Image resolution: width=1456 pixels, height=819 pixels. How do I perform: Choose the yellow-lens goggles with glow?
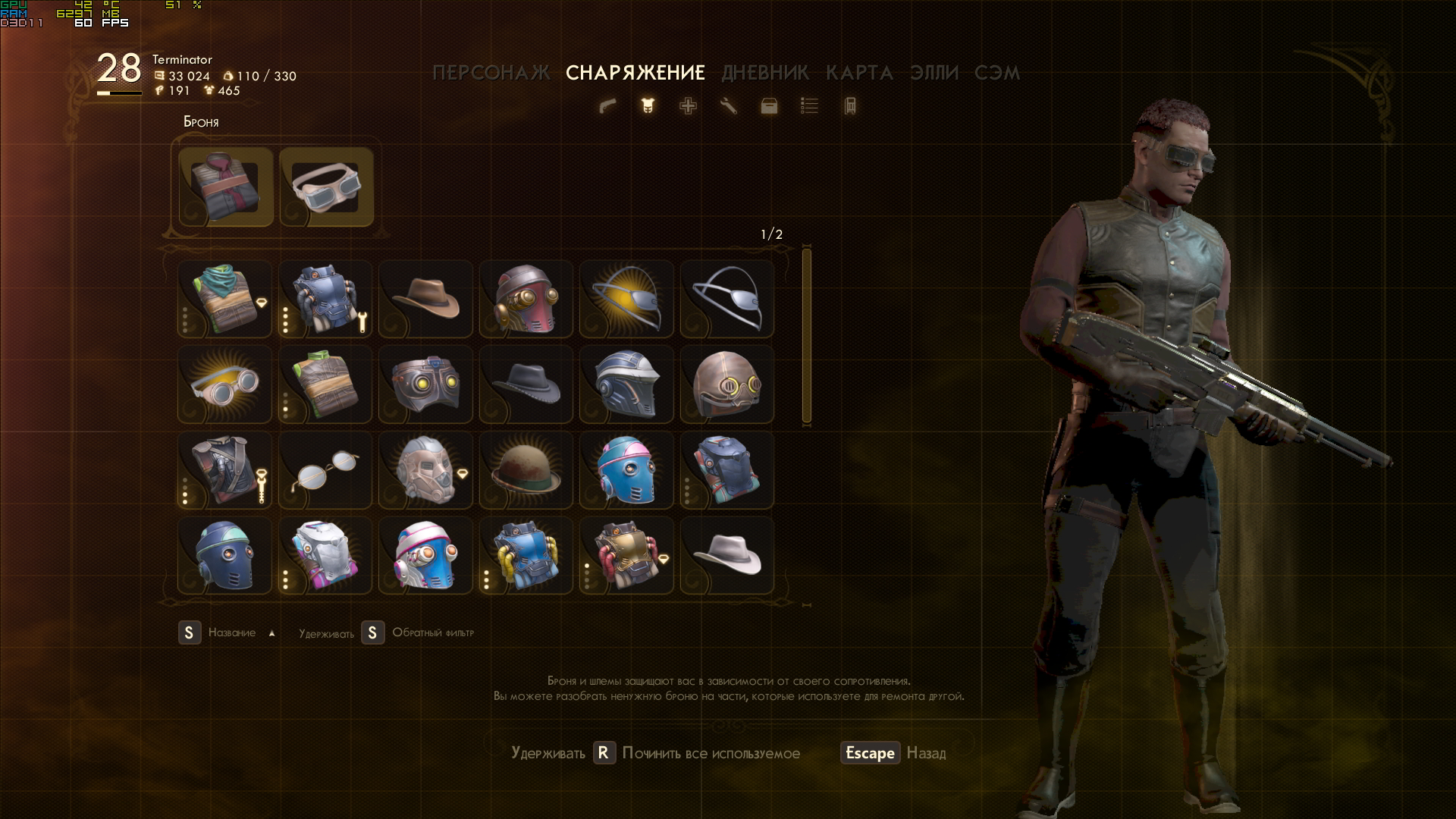click(224, 384)
